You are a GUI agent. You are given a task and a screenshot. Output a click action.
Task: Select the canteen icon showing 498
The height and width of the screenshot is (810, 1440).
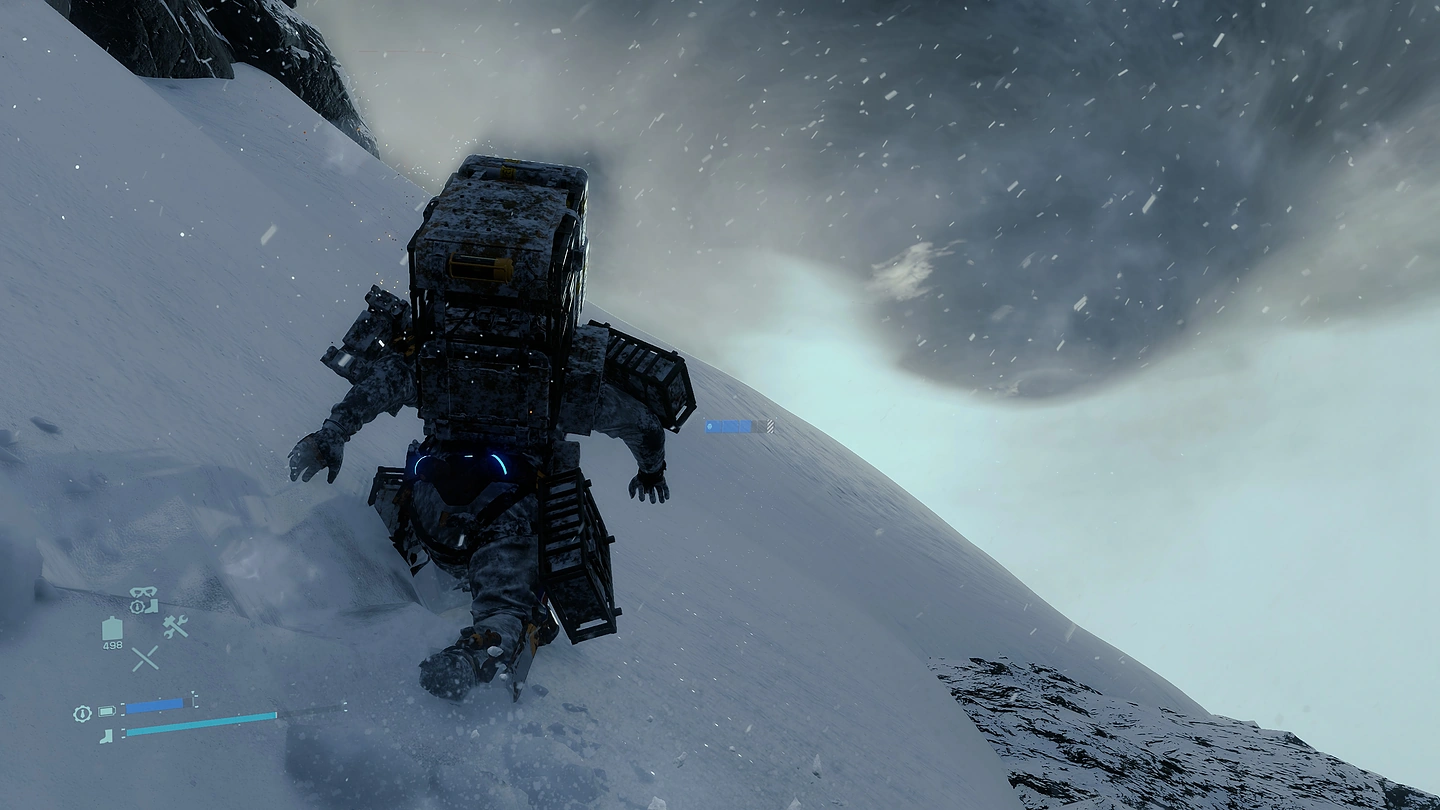tap(112, 629)
